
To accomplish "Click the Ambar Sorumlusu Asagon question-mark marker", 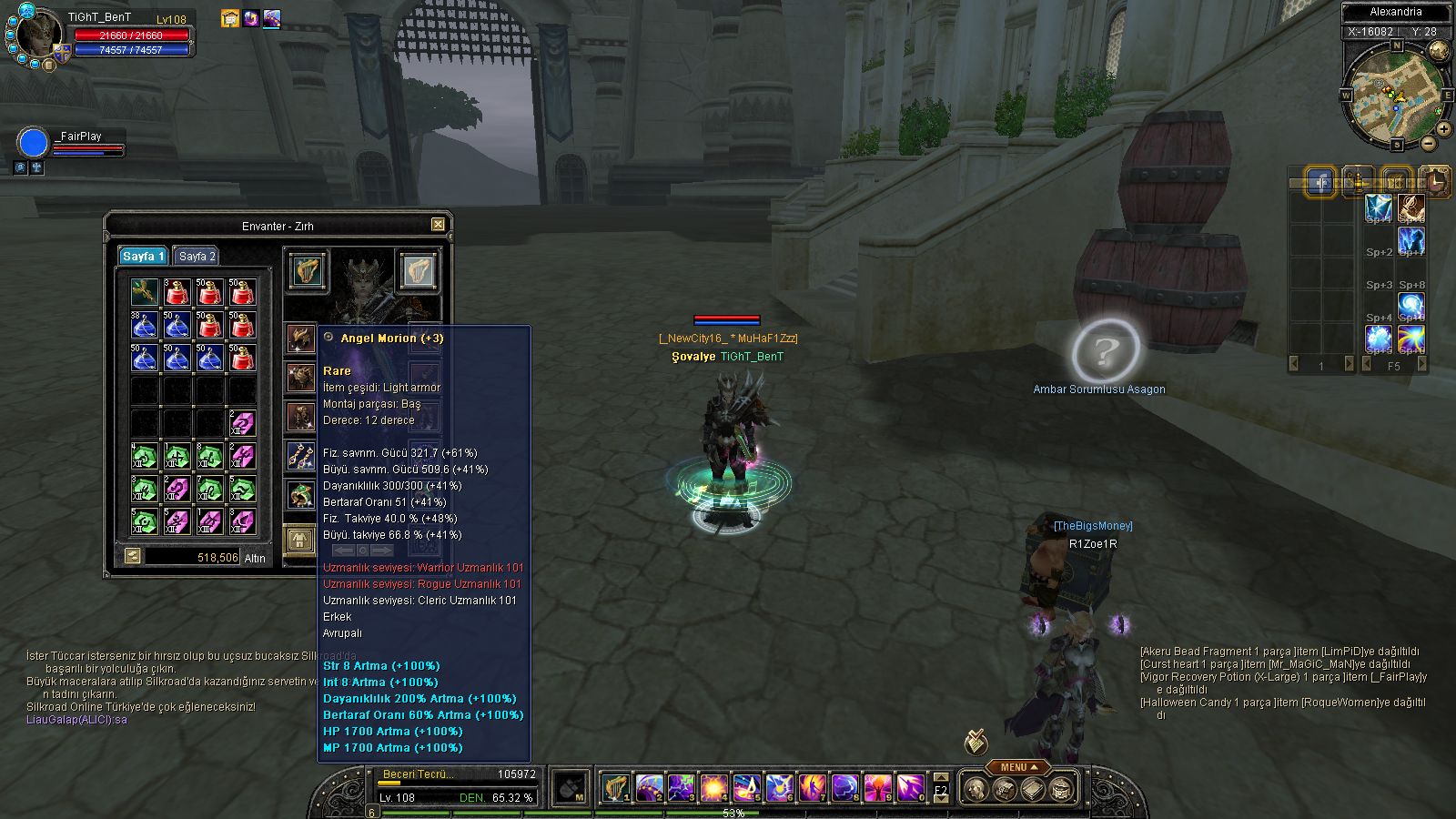I will pyautogui.click(x=1105, y=350).
